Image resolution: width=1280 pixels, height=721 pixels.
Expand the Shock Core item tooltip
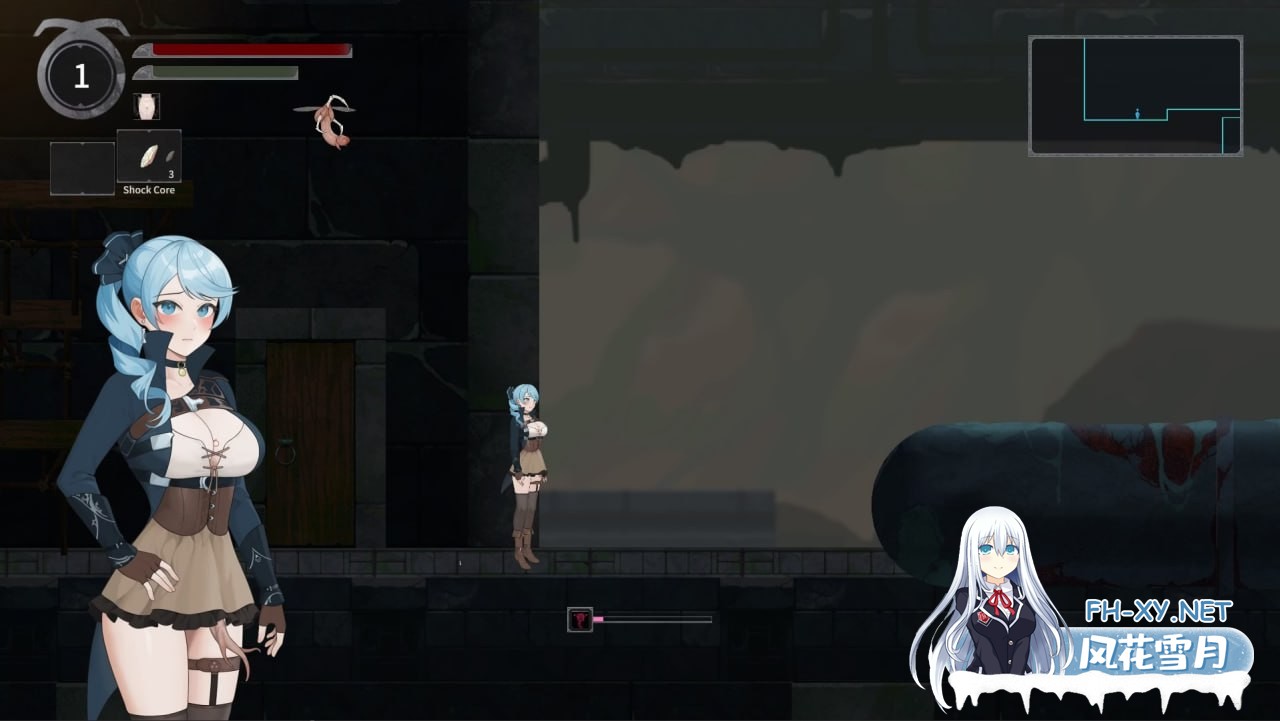pyautogui.click(x=148, y=189)
